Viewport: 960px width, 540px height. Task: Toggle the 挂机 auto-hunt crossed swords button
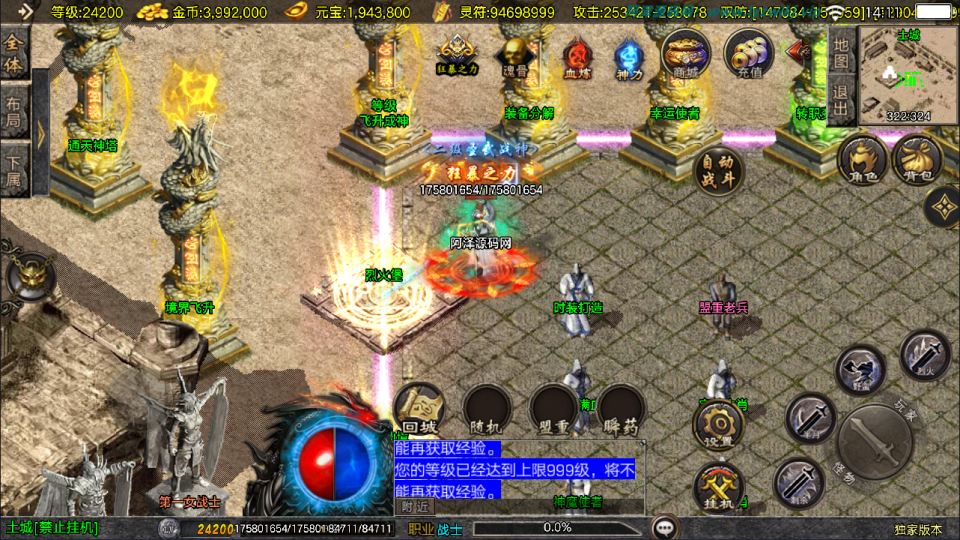click(718, 488)
